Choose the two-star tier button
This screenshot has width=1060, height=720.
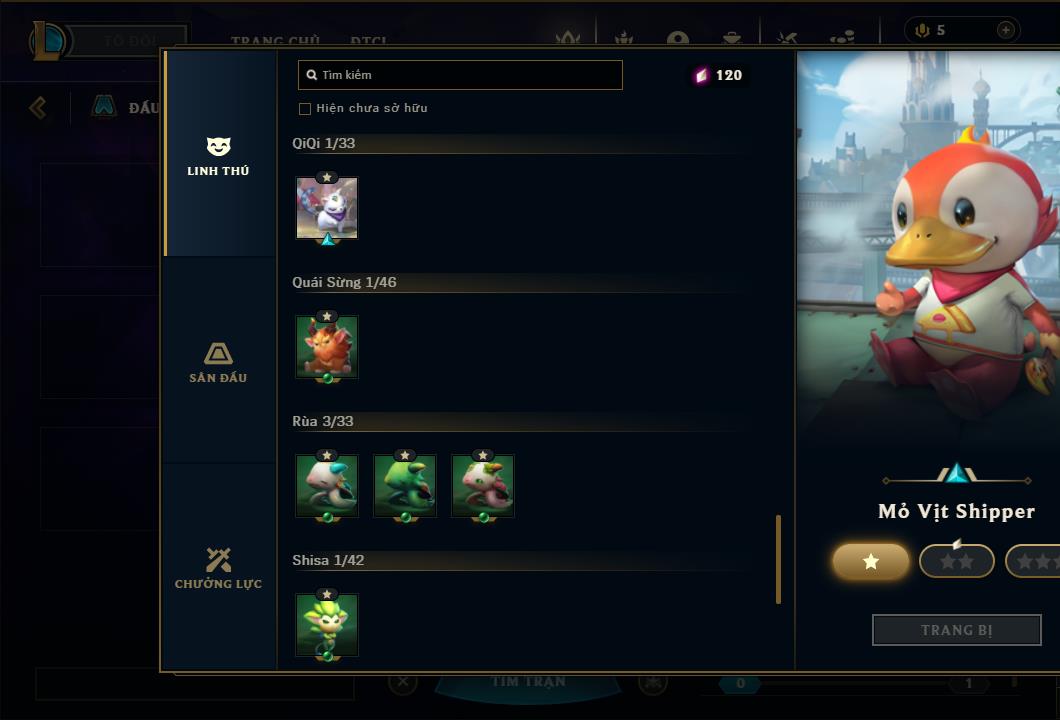(956, 562)
